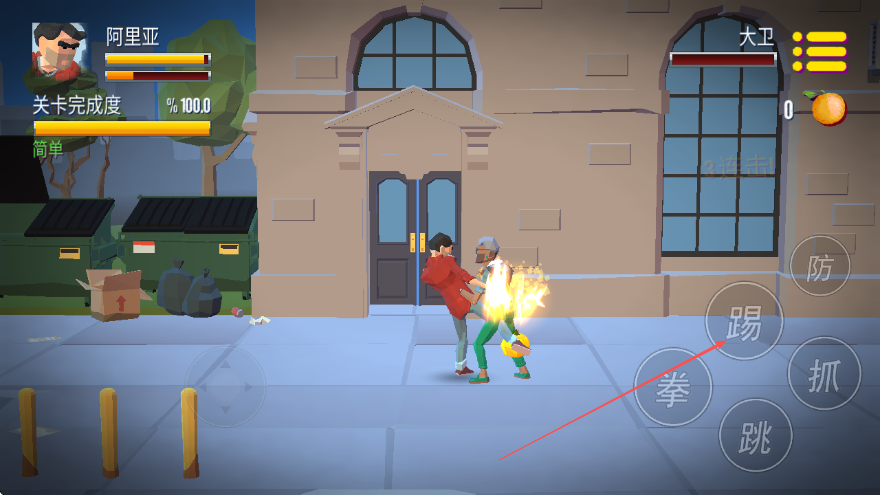Click the 阿里亚 player portrait
The image size is (880, 495).
[60, 51]
